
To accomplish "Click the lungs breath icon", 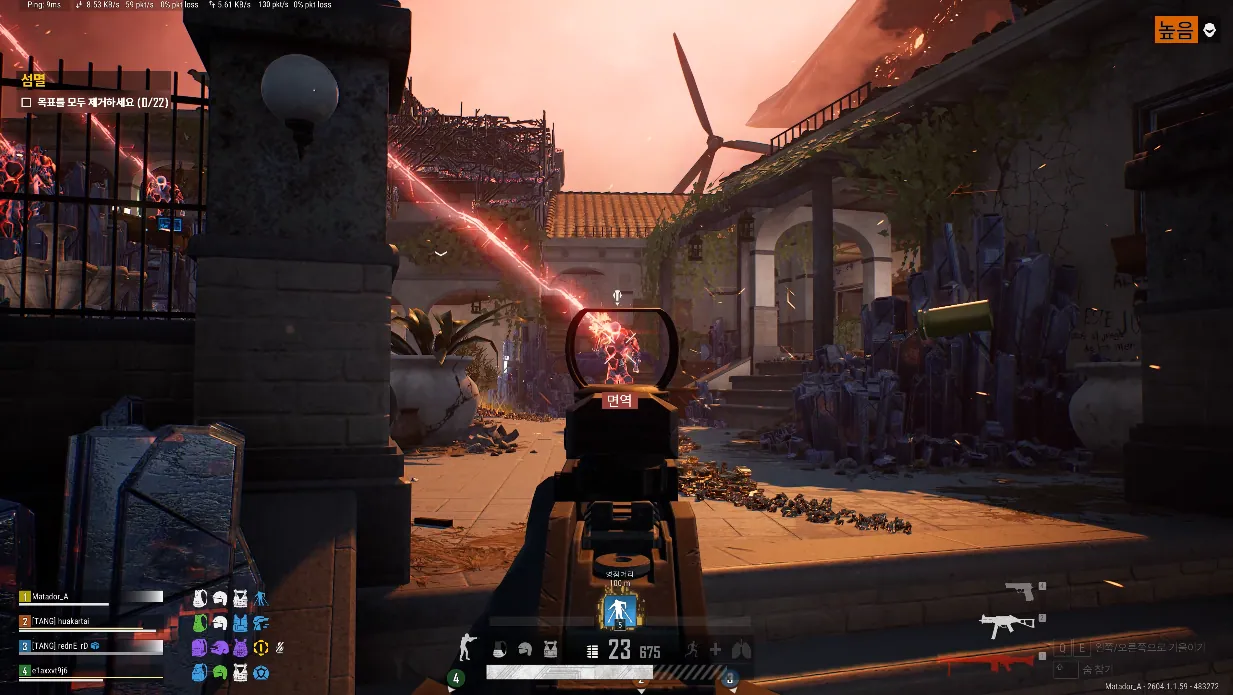I will point(740,650).
